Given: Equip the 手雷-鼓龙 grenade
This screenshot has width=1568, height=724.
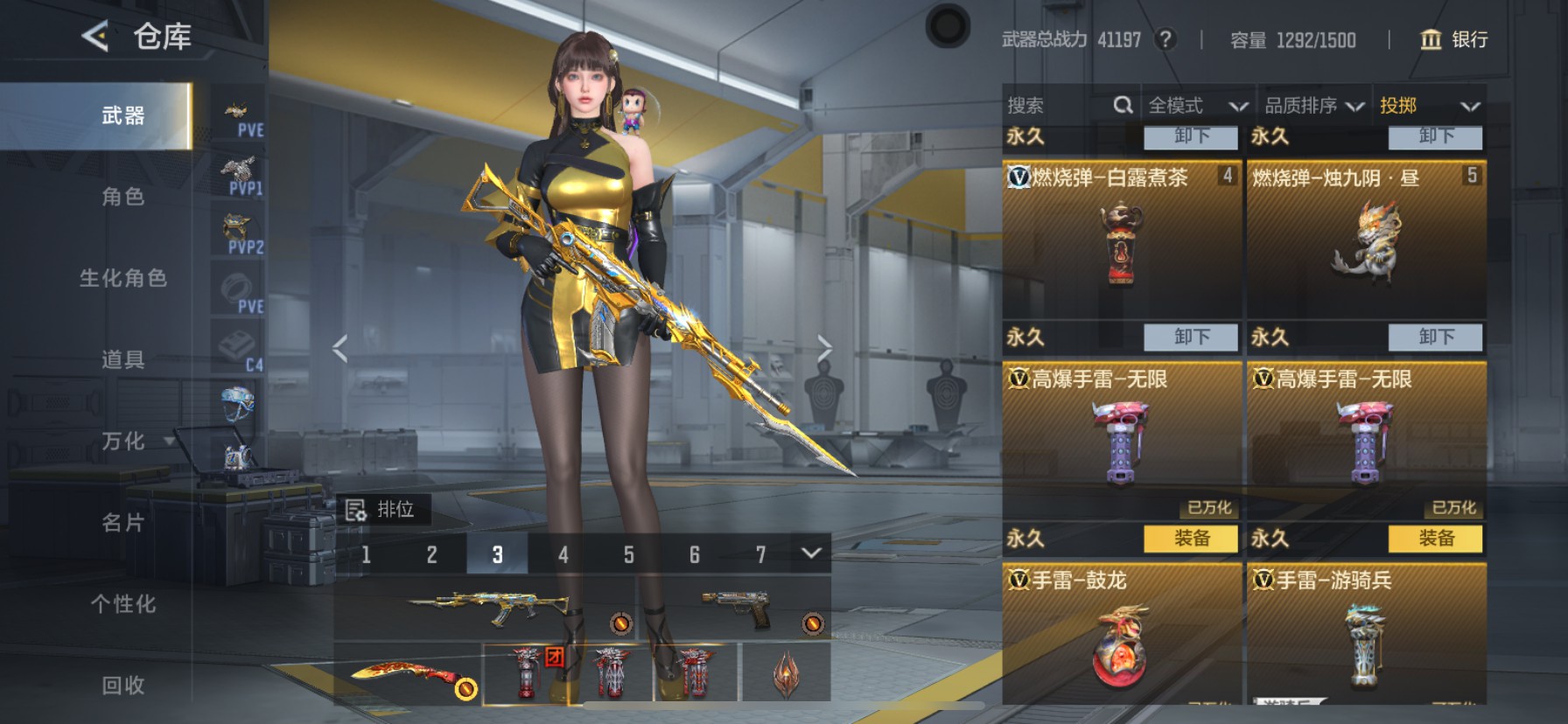Looking at the screenshot, I should click(x=1191, y=539).
